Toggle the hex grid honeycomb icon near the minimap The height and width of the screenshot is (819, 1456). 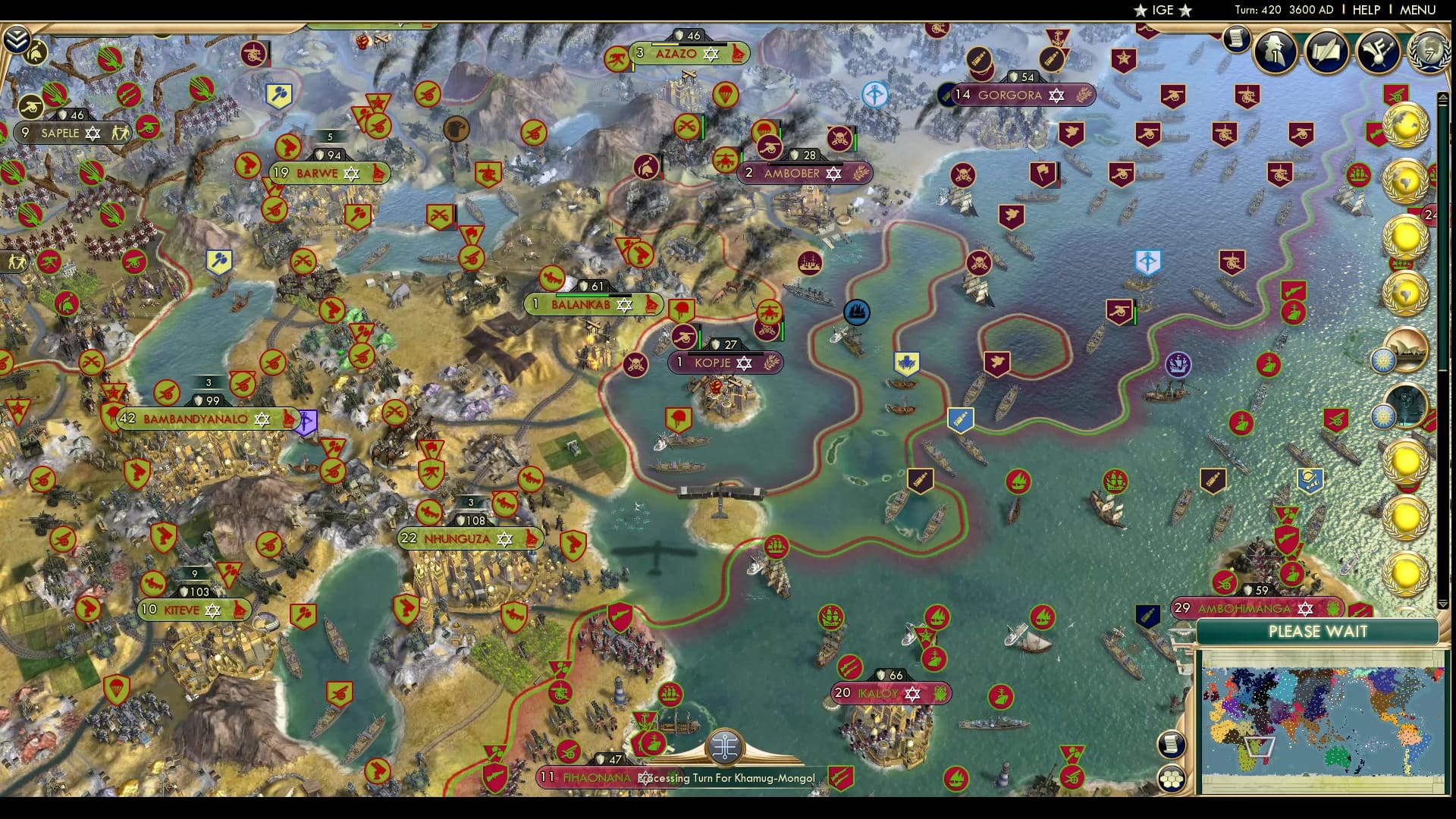pos(1171,778)
